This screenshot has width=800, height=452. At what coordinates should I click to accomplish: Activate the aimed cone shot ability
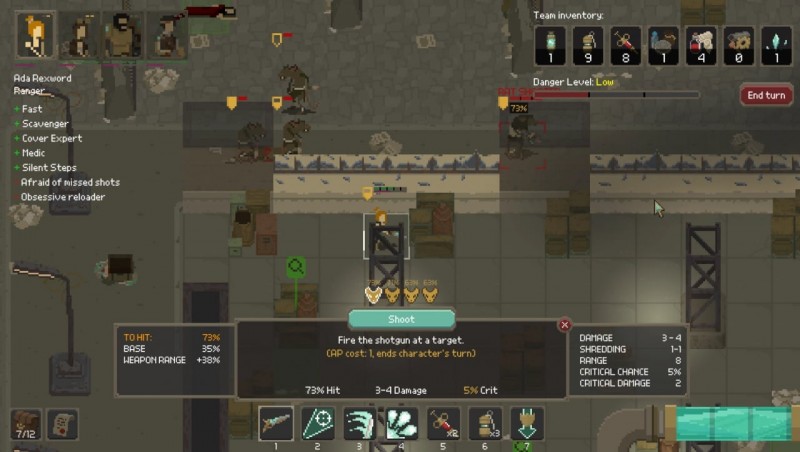tap(318, 423)
